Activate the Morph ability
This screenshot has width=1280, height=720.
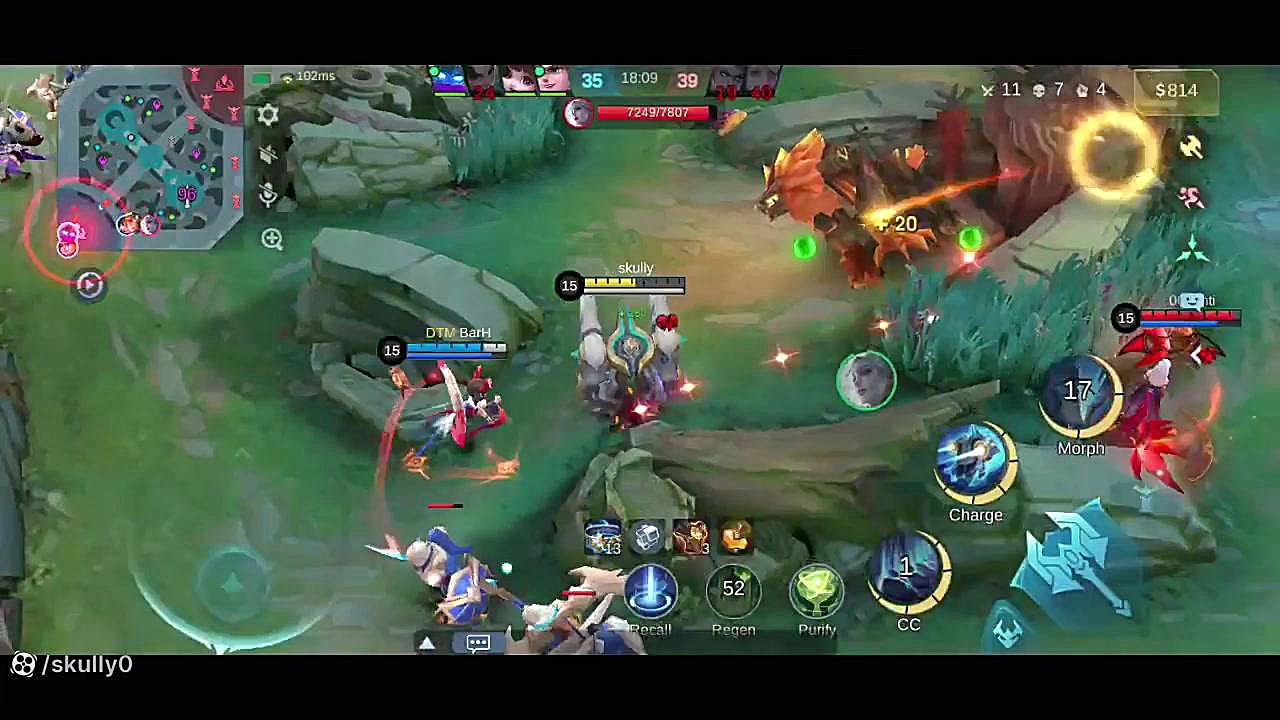pos(1080,392)
